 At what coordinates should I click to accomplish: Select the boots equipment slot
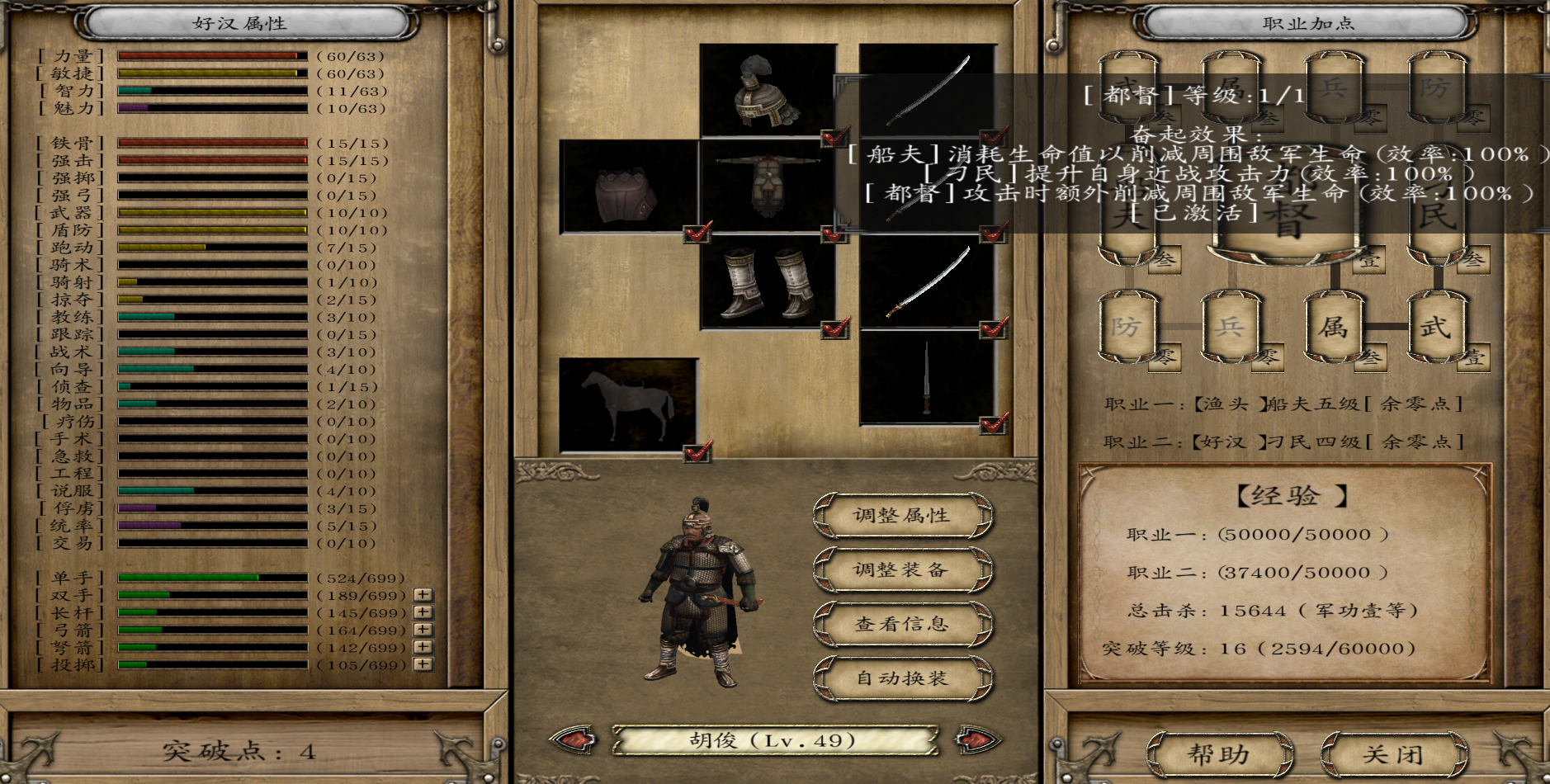pos(767,282)
